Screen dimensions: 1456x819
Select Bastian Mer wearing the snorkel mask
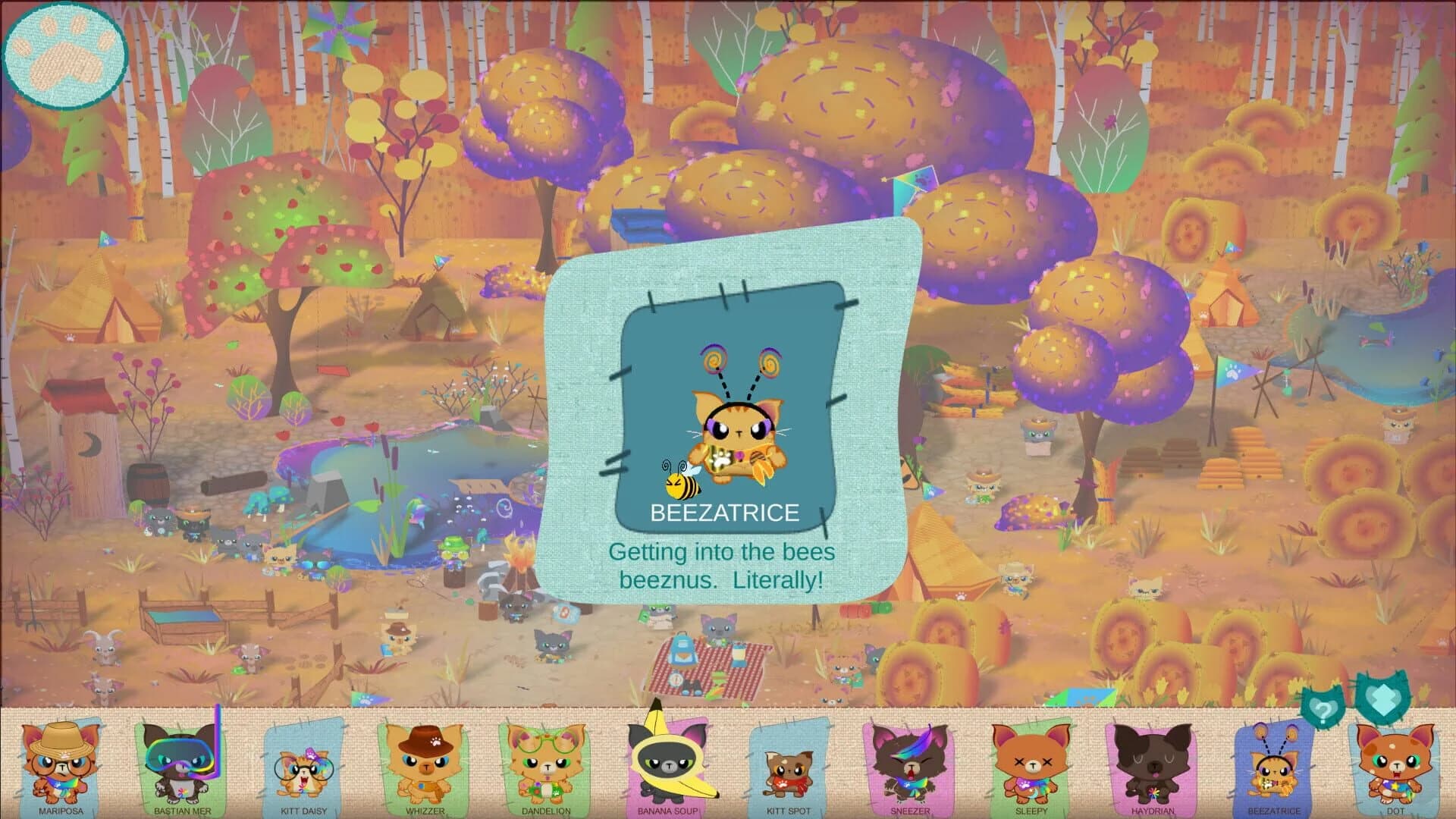click(x=180, y=764)
